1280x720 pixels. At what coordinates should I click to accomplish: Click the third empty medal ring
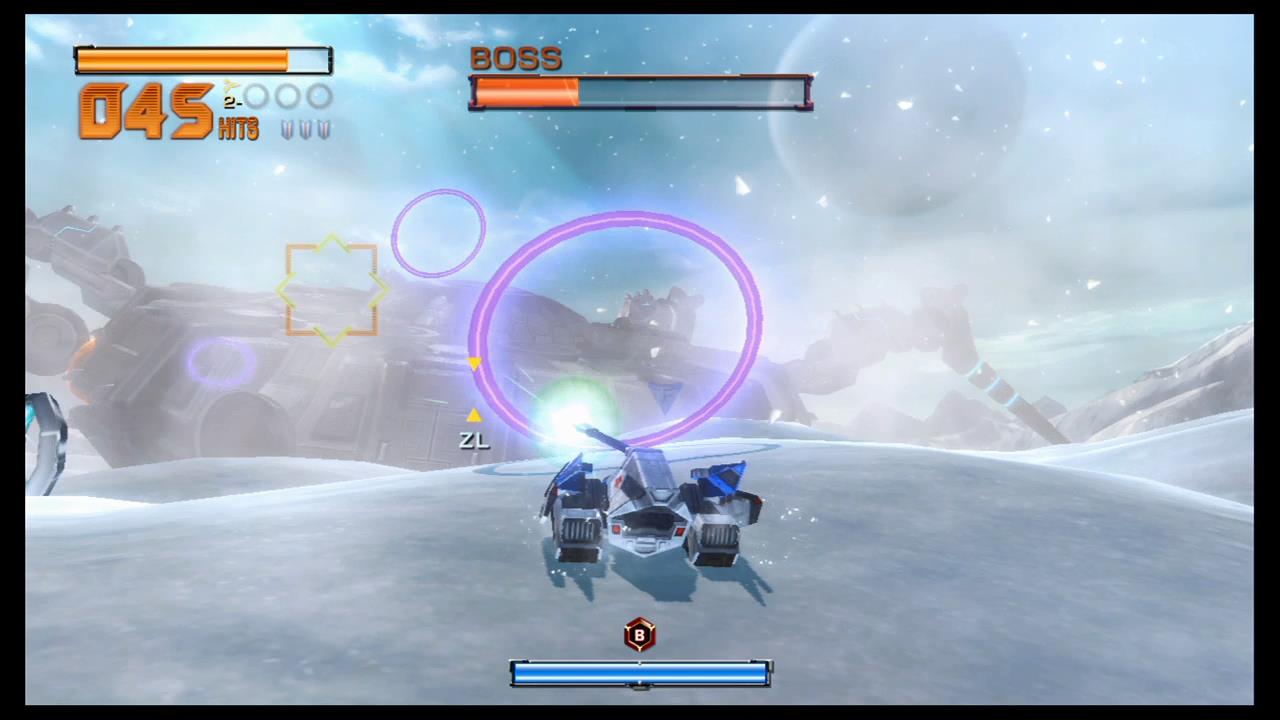pos(317,95)
